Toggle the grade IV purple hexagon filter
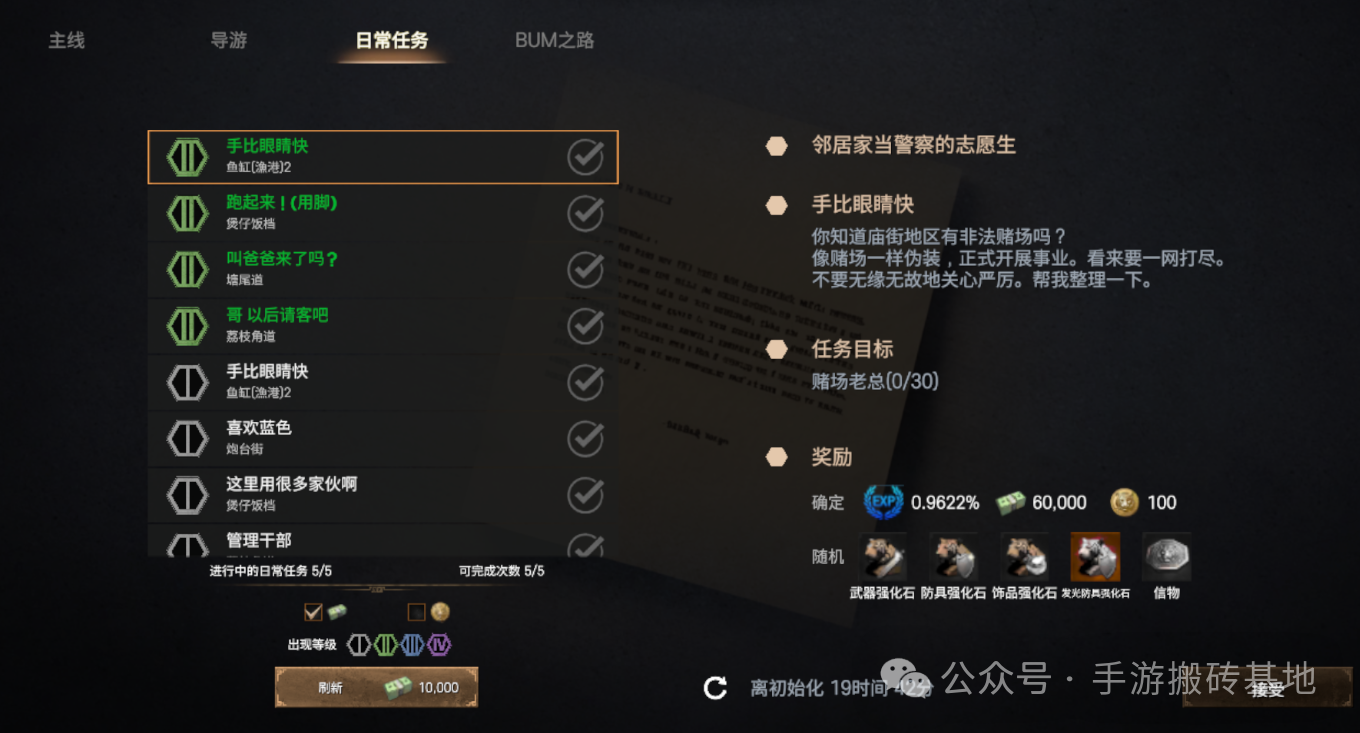1360x733 pixels. point(437,645)
